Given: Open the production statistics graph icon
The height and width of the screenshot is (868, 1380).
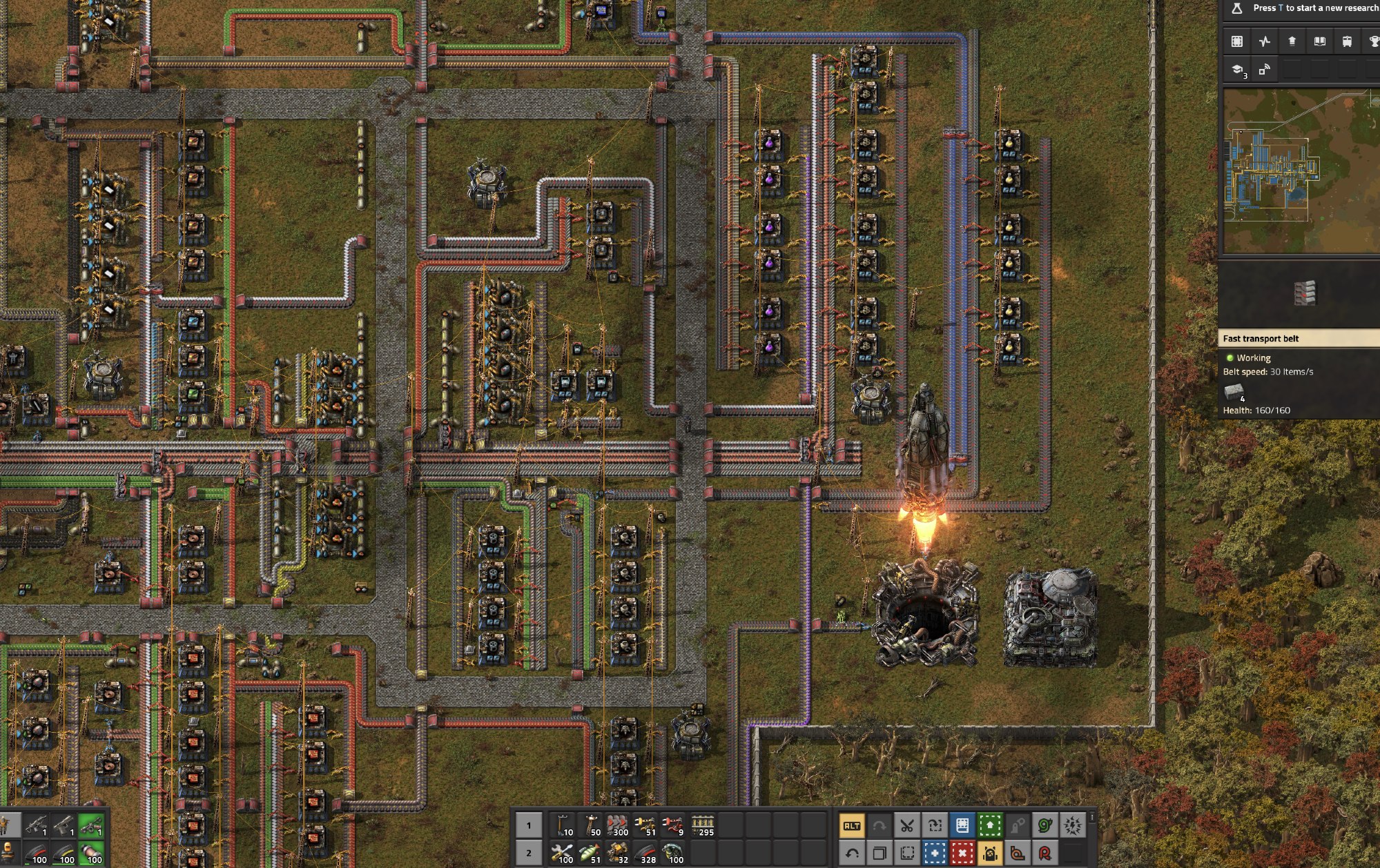Looking at the screenshot, I should [x=1264, y=41].
